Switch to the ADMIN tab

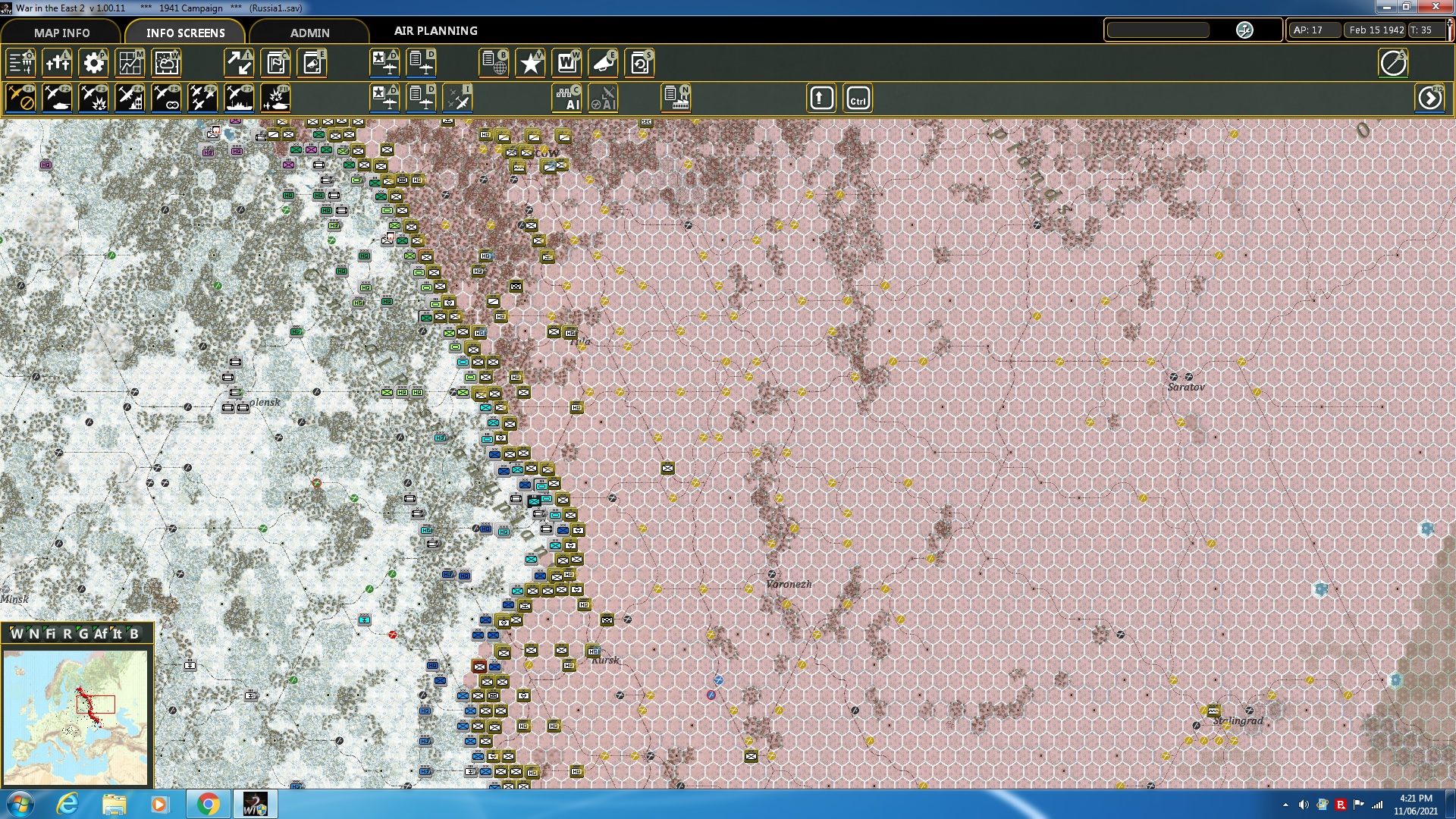point(311,33)
